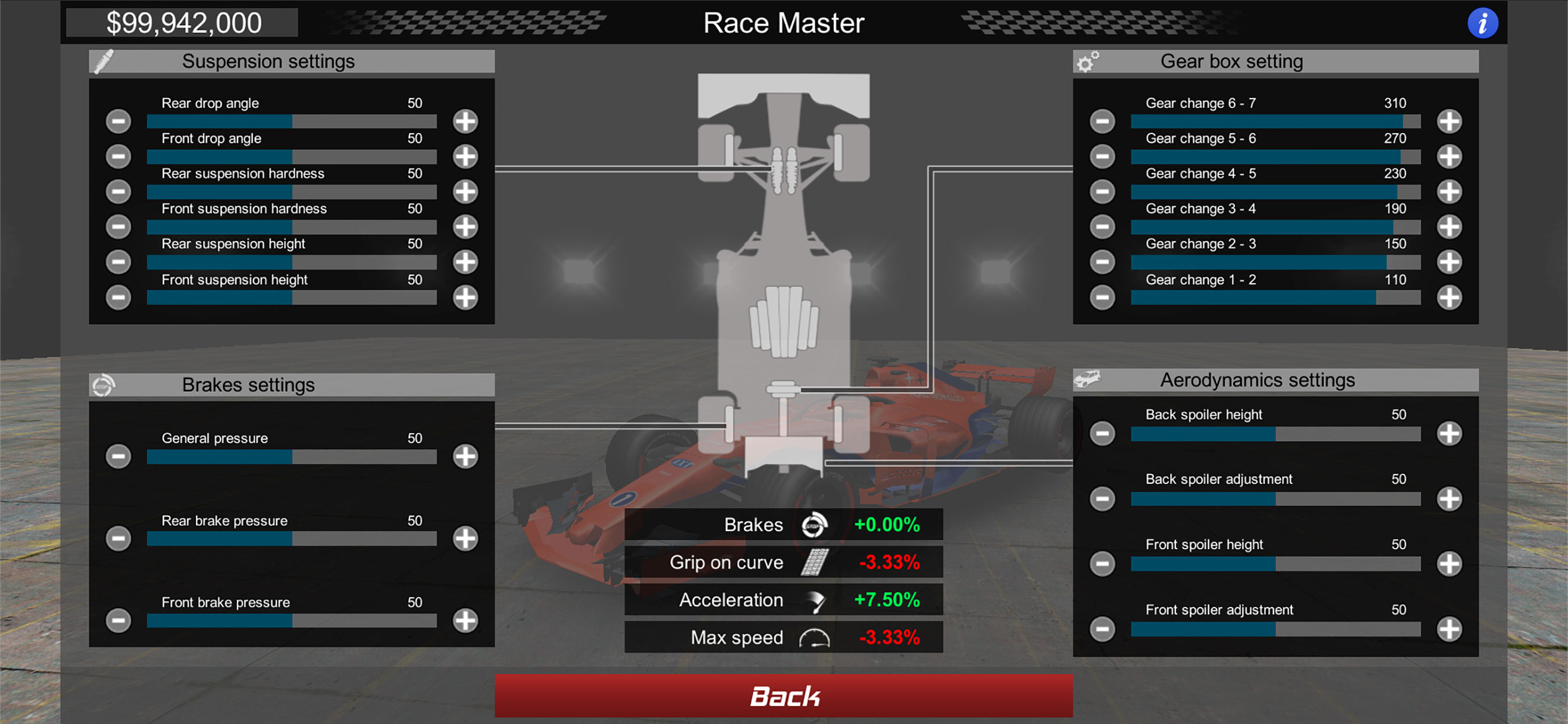
Task: Lower Gear change 5 - 6 value
Action: click(x=1102, y=156)
